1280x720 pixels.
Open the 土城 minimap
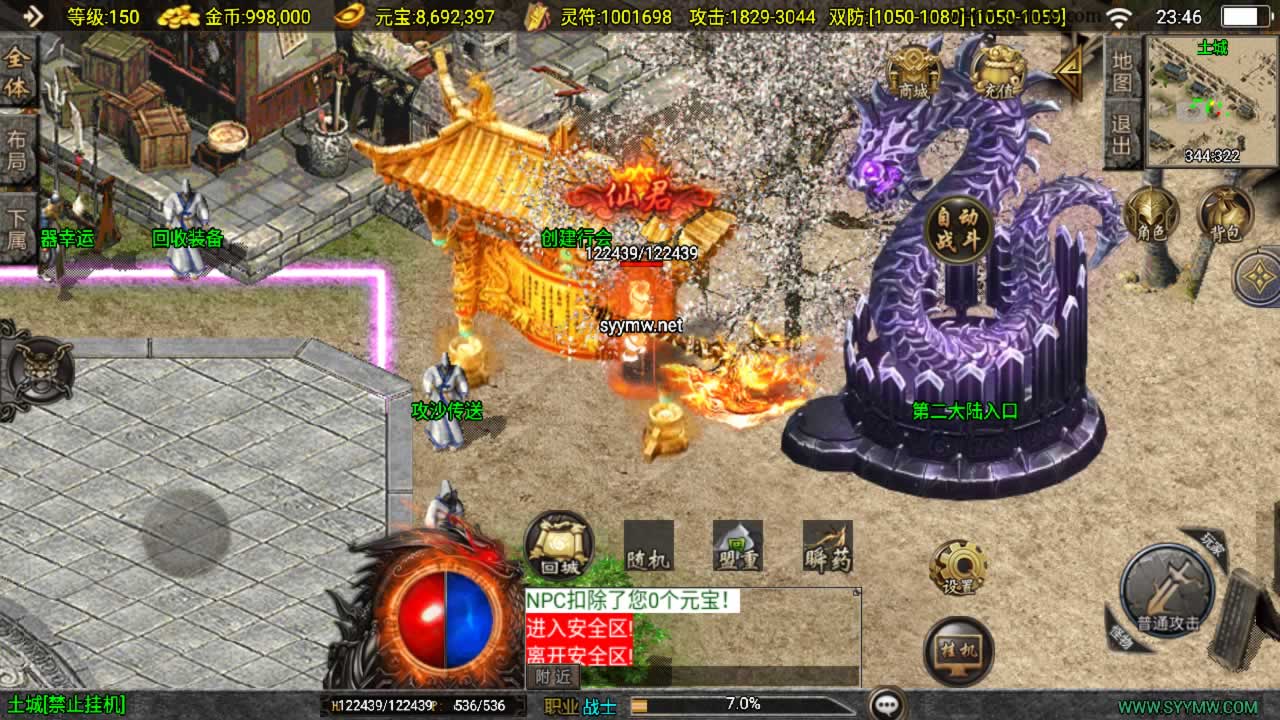[1212, 100]
